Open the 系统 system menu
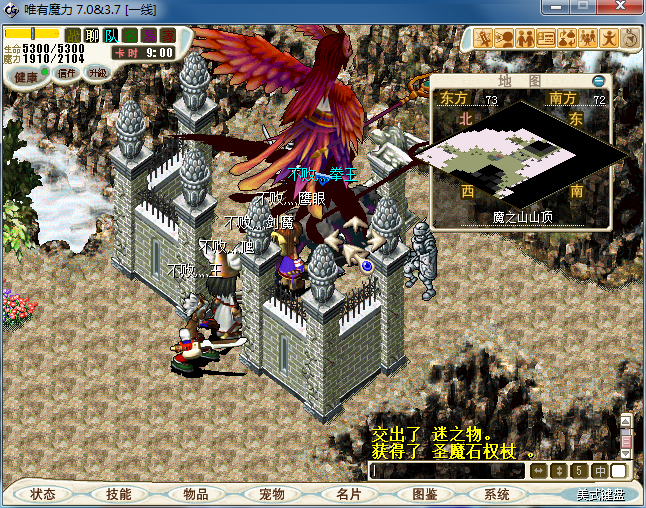Screen dimensions: 646x508 tap(496, 494)
